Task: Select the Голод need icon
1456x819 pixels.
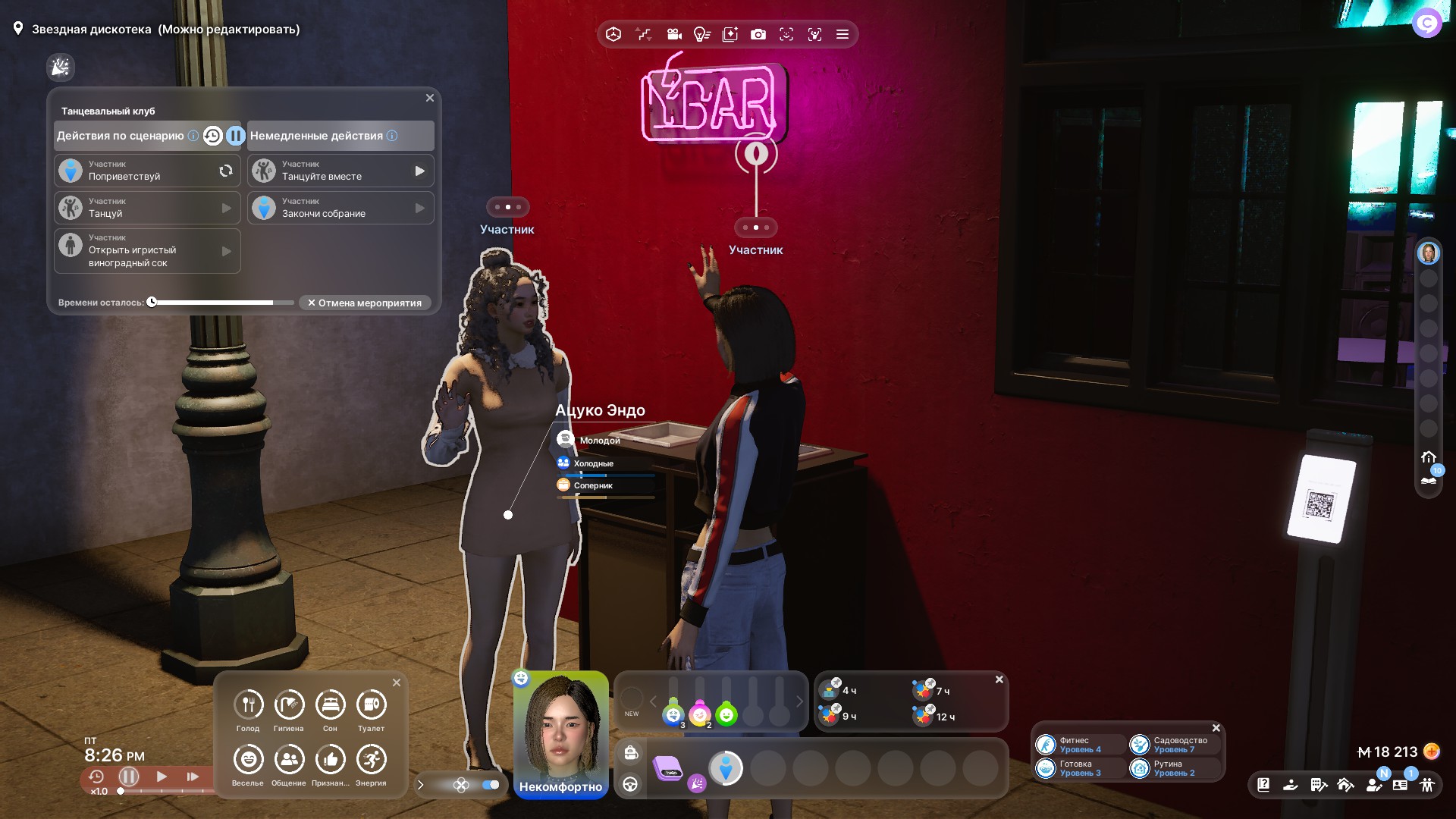Action: click(x=248, y=705)
